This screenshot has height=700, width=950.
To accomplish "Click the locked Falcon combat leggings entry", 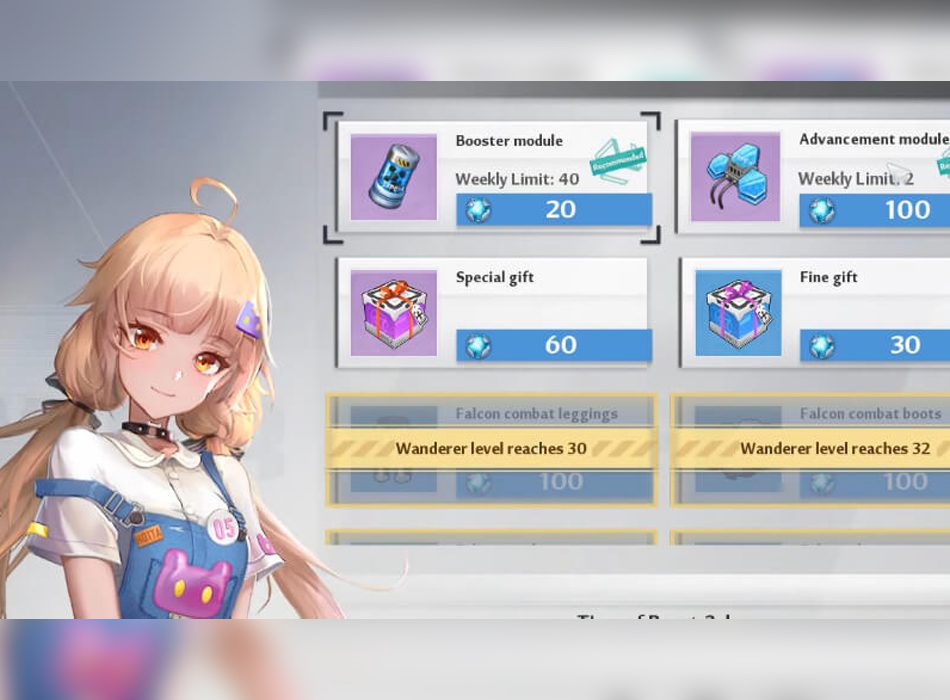I will tap(491, 449).
